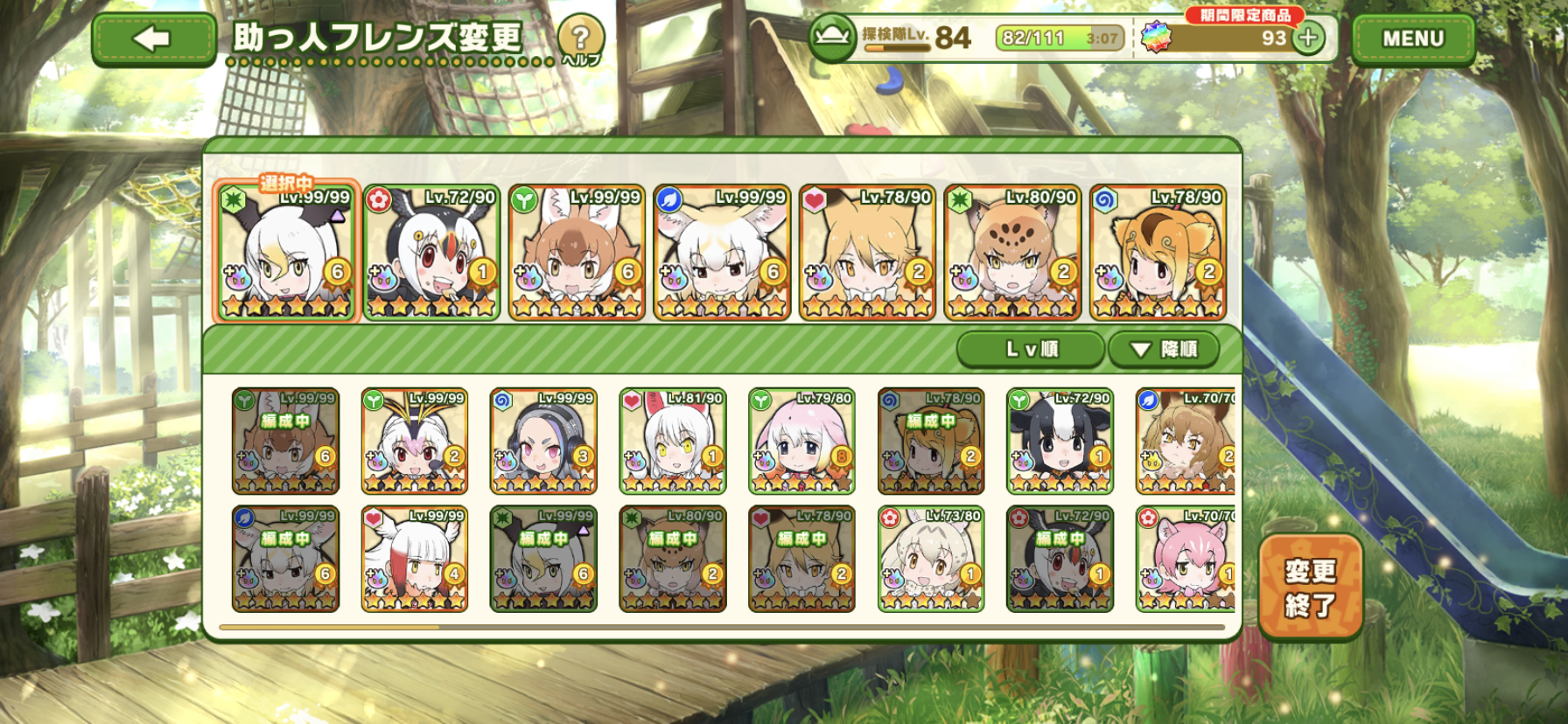Add gems with the plus button
Image resolution: width=1568 pixels, height=724 pixels.
[x=1308, y=38]
